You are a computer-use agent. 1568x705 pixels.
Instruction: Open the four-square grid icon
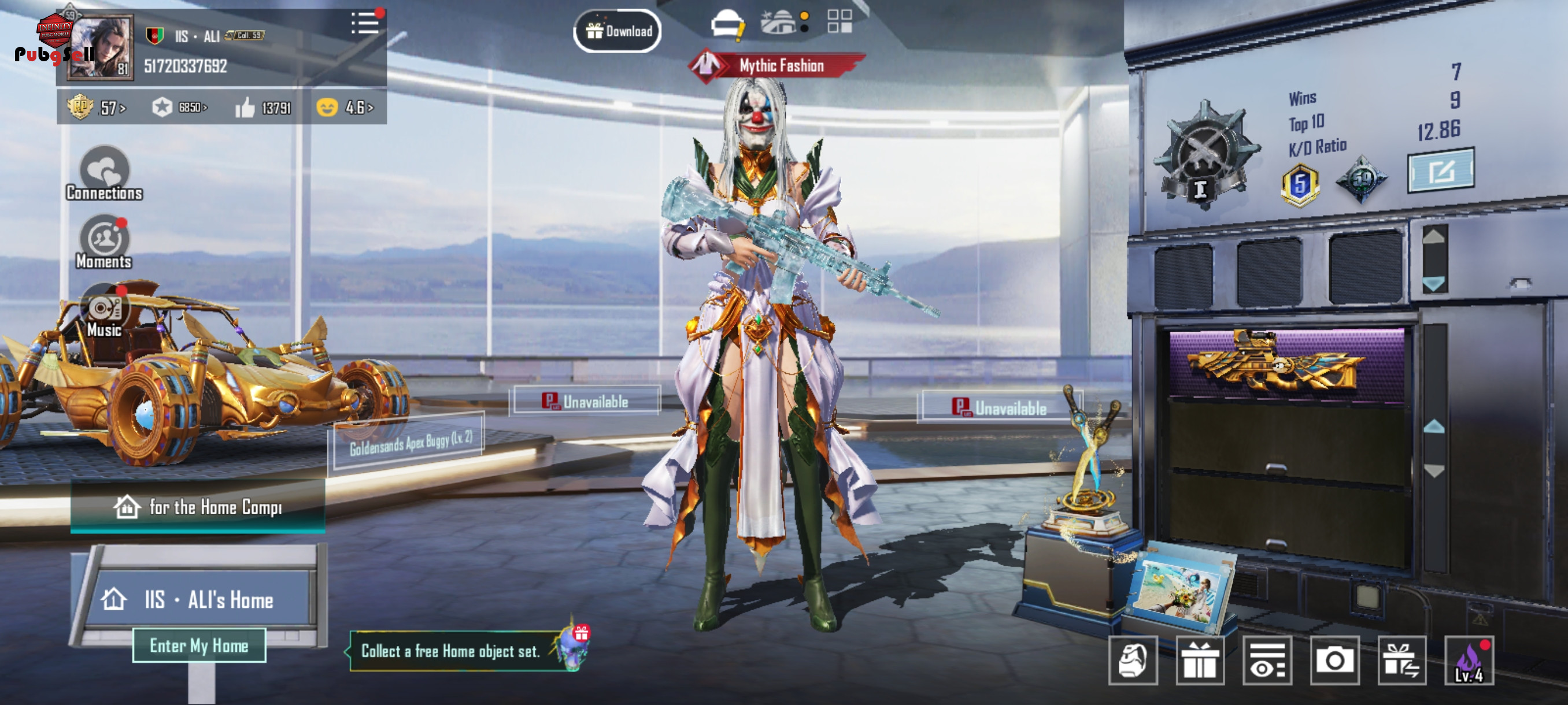click(840, 21)
